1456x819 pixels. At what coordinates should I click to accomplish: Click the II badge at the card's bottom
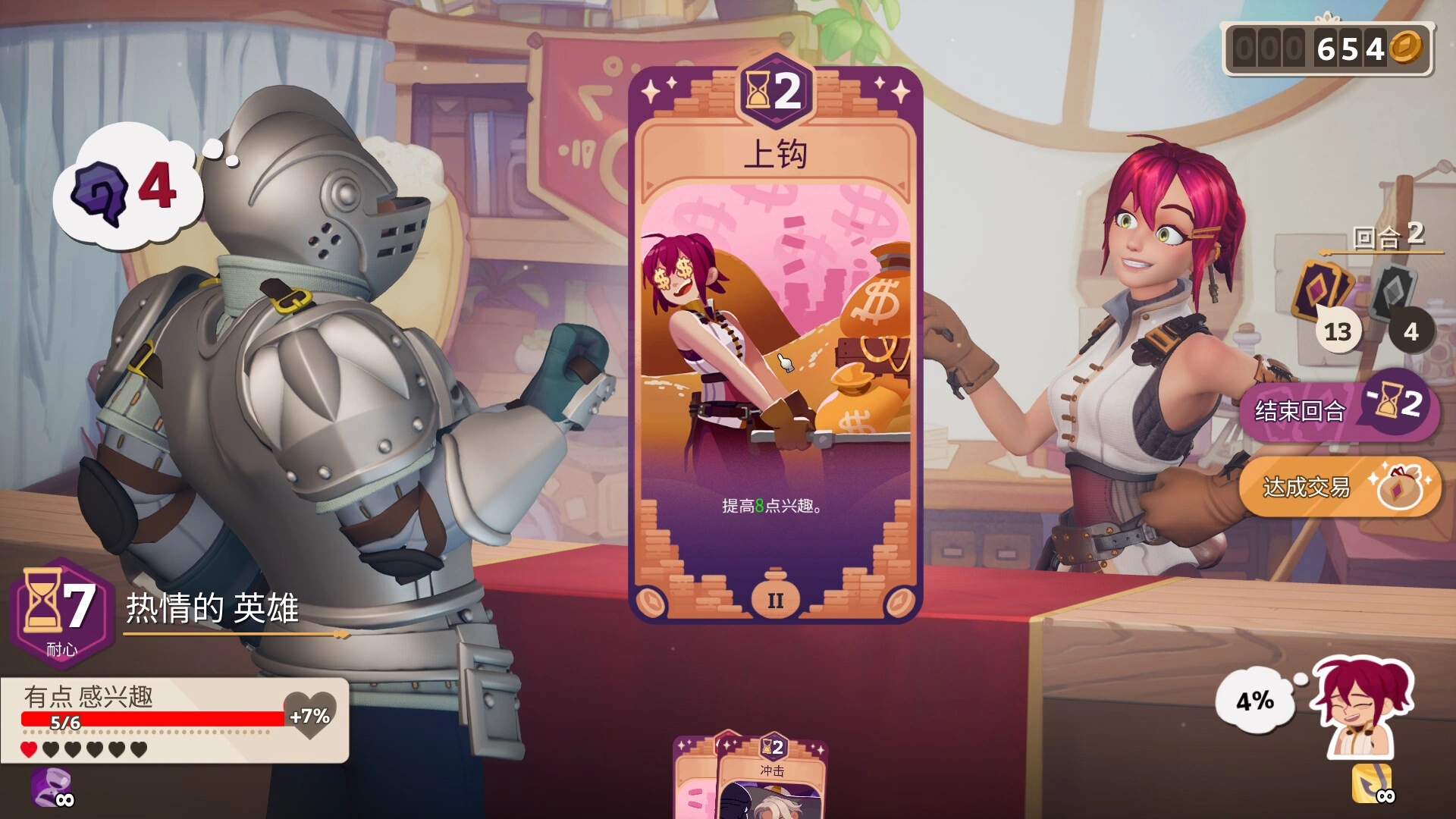coord(776,599)
